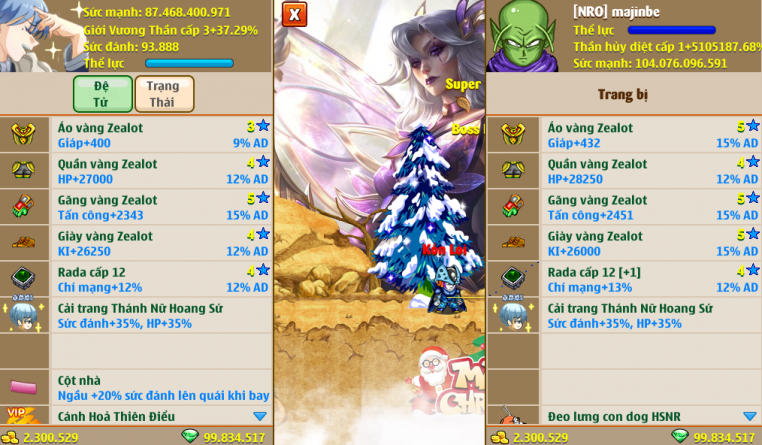
Task: Close the panel with the orange X button
Action: [x=293, y=14]
